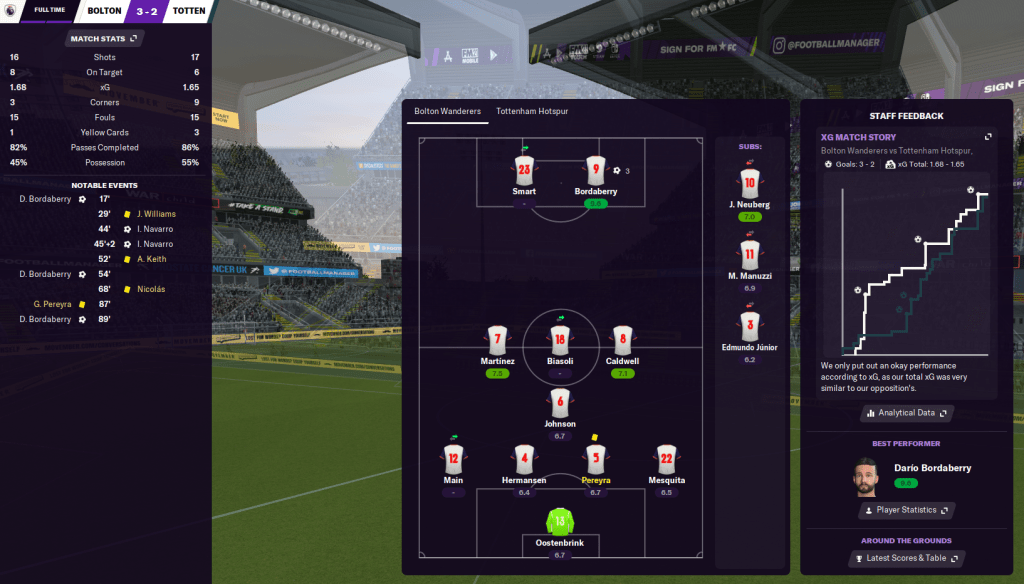Expand the xG Match Story panel
The width and height of the screenshot is (1024, 584).
[x=988, y=137]
